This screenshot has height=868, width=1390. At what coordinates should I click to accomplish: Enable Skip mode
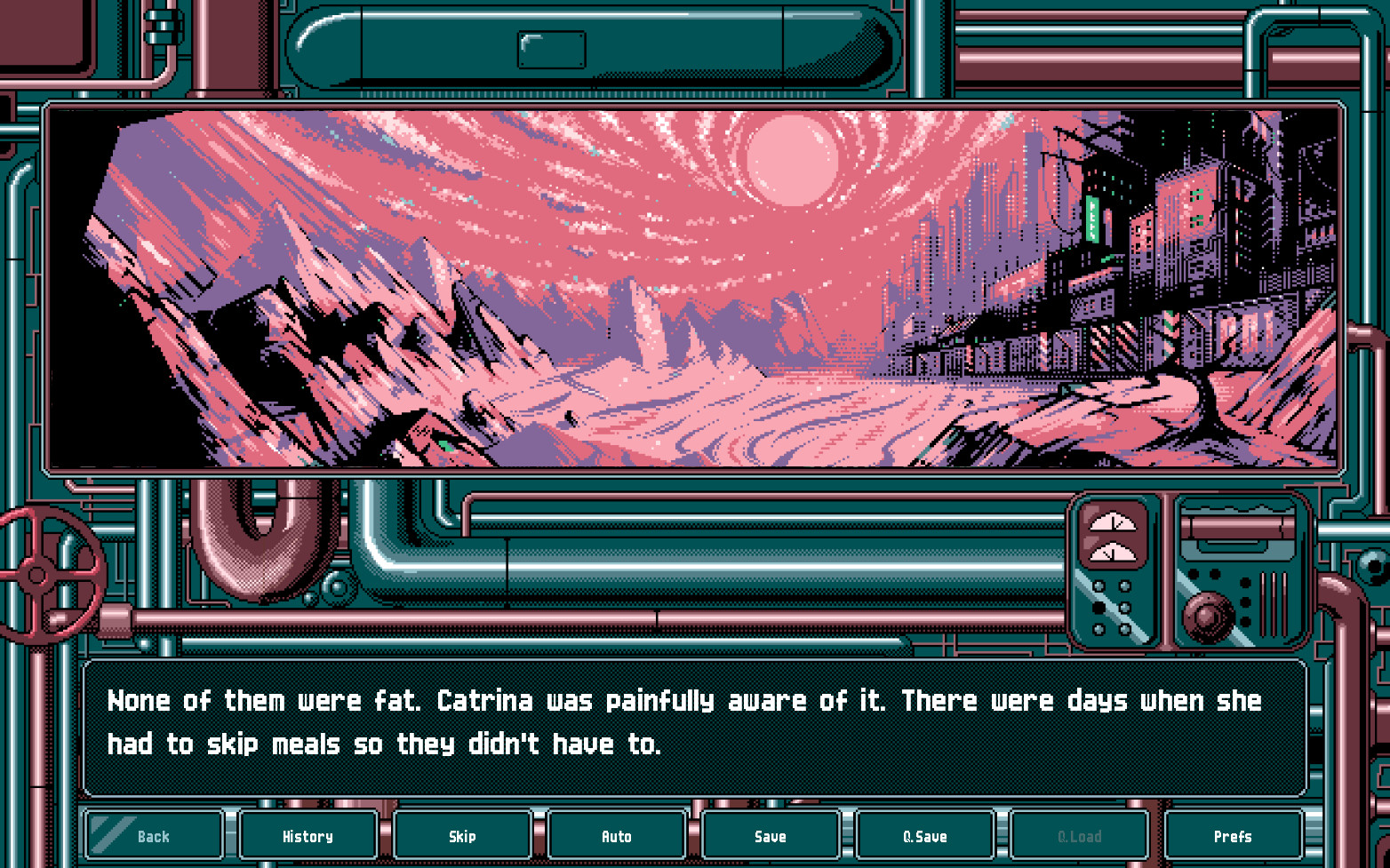(462, 836)
